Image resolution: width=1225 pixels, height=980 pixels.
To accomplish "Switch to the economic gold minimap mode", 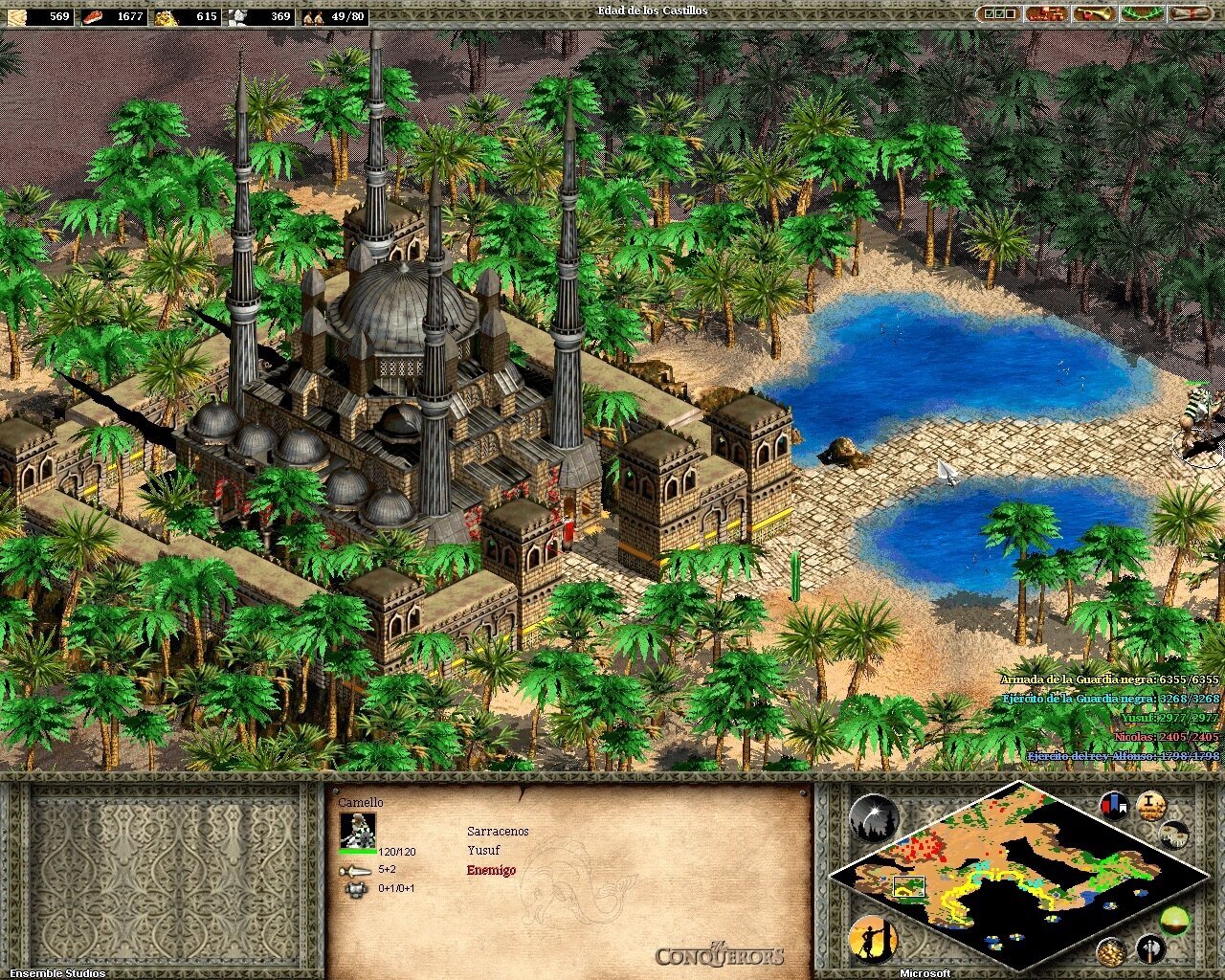I will pyautogui.click(x=1111, y=950).
